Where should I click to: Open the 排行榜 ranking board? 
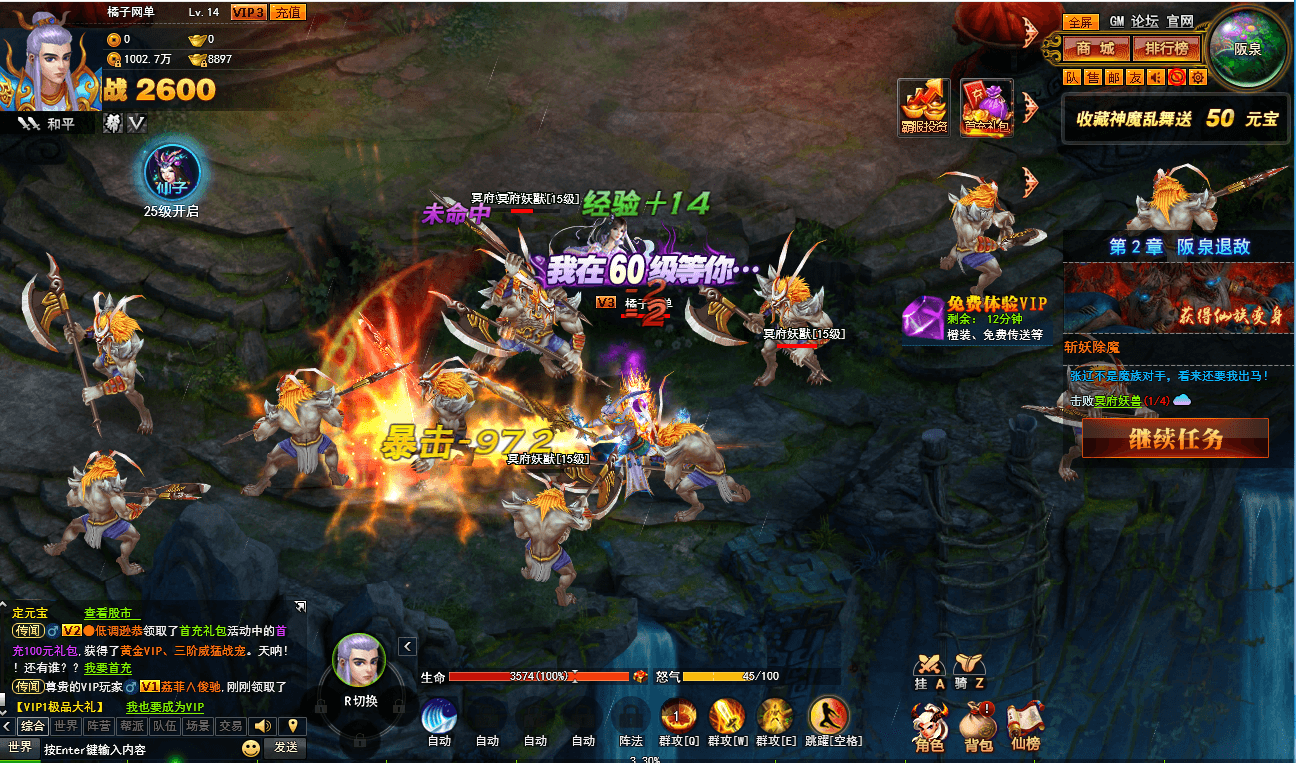tap(1166, 48)
